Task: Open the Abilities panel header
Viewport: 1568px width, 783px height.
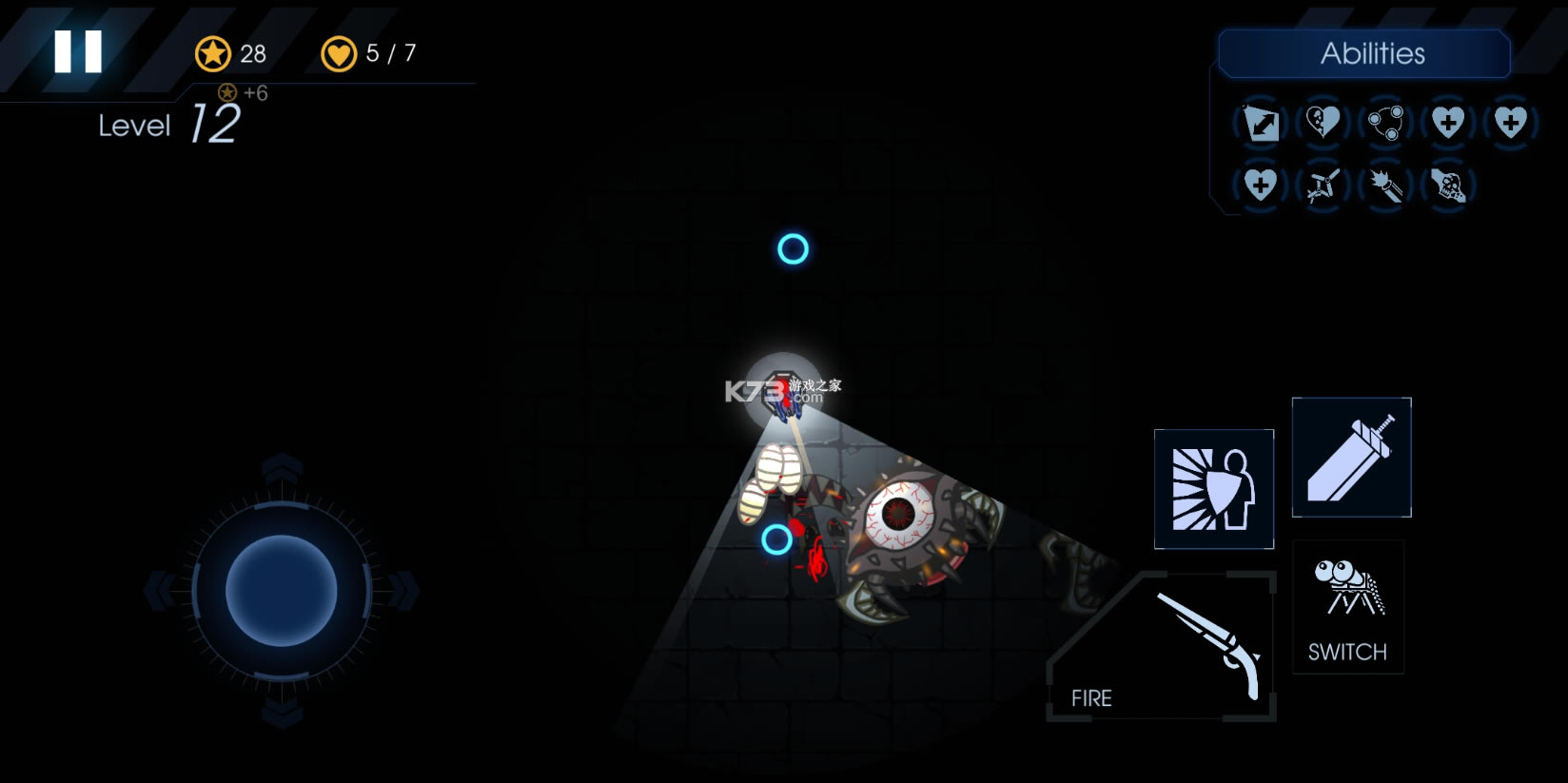Action: click(x=1364, y=53)
